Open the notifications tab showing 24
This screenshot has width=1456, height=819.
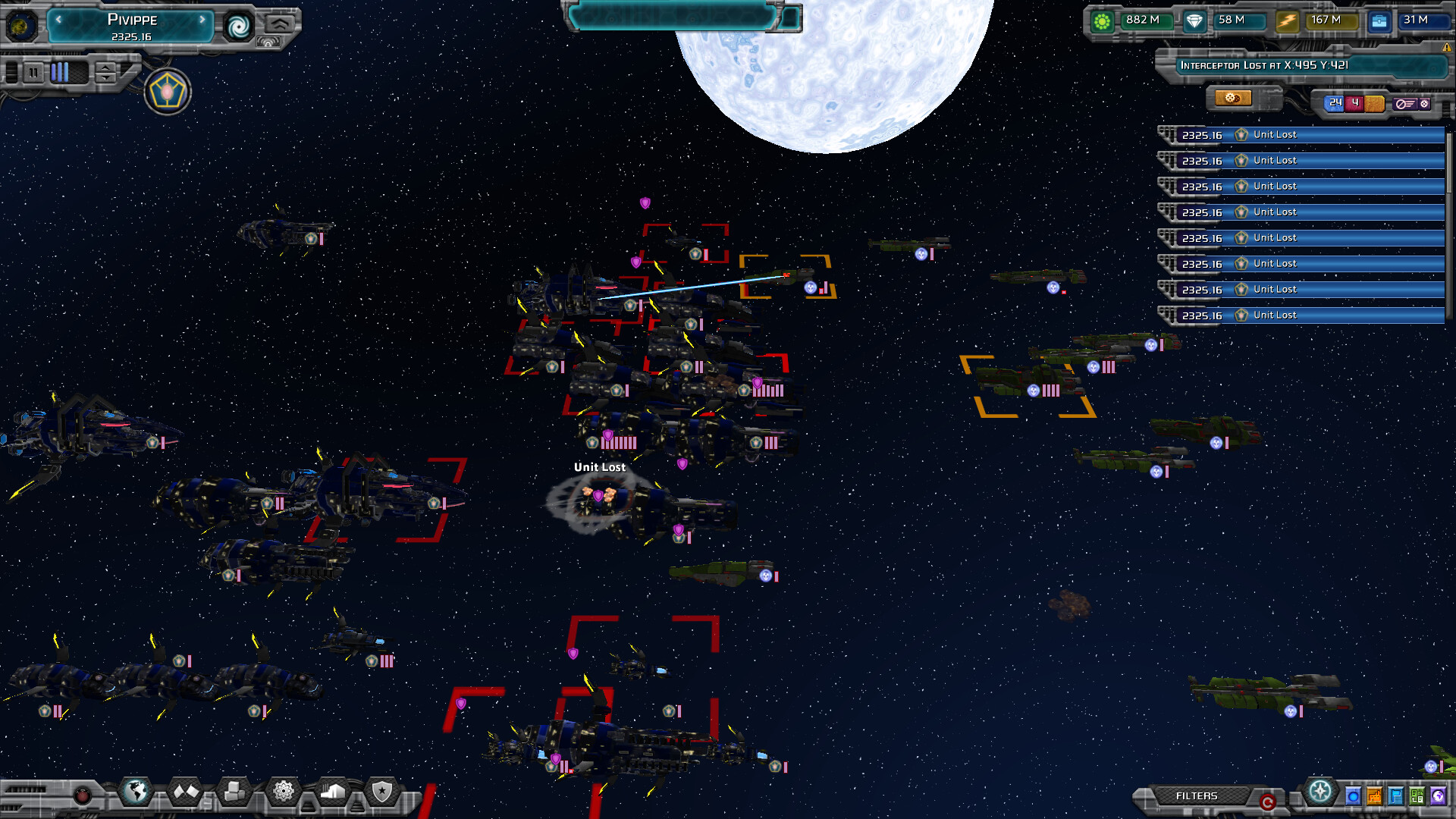pos(1335,102)
